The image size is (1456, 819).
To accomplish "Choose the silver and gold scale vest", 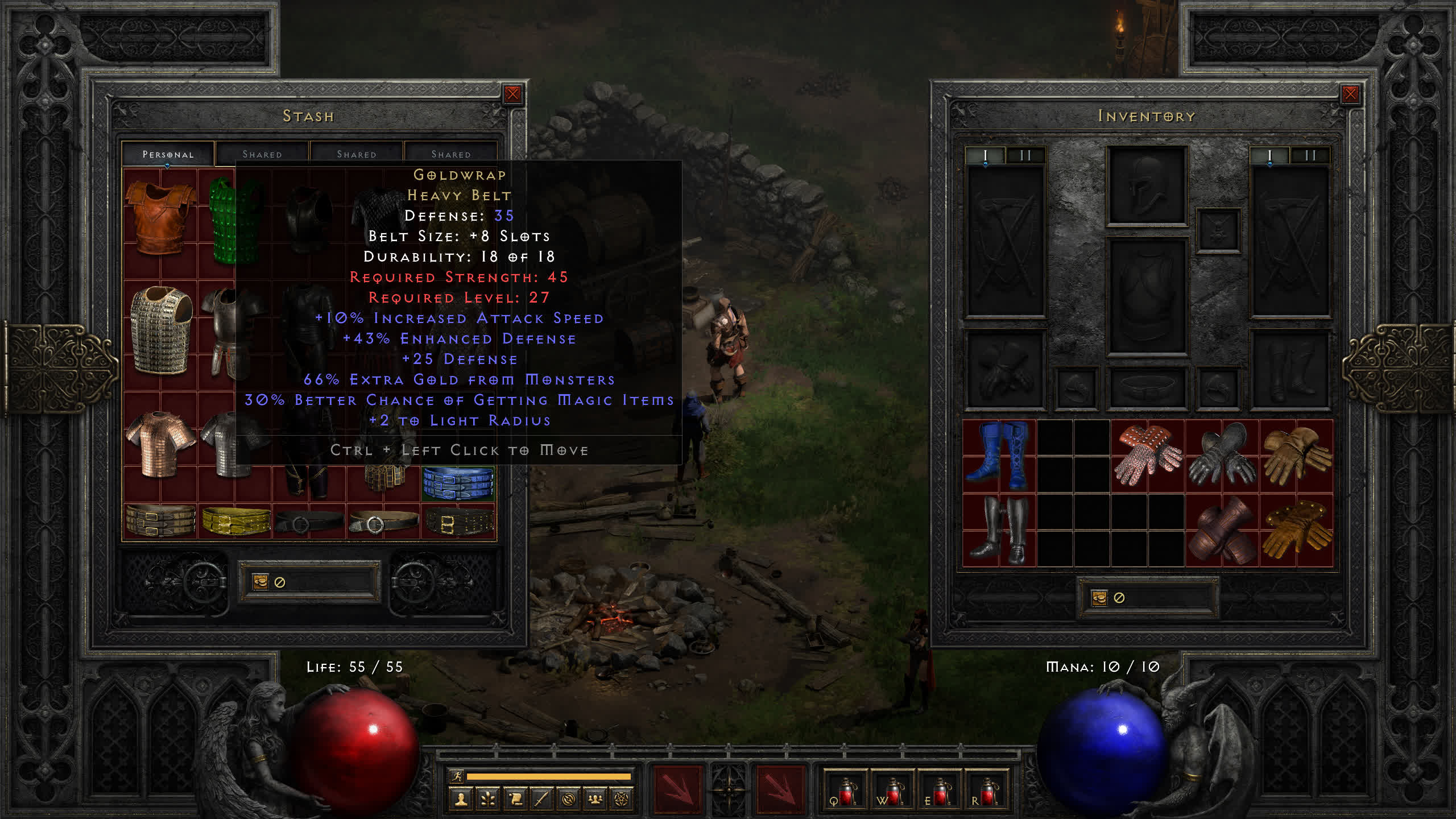I will pyautogui.click(x=161, y=329).
